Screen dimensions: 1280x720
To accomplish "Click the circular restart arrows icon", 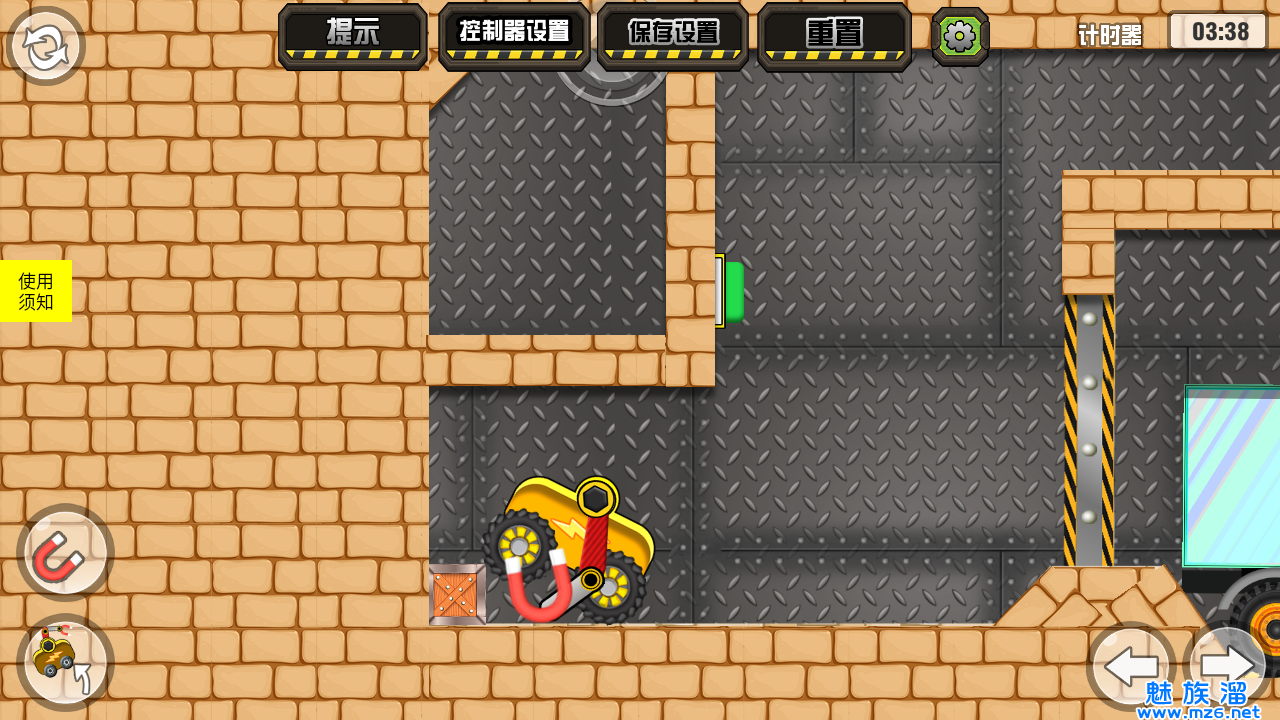I will coord(46,47).
